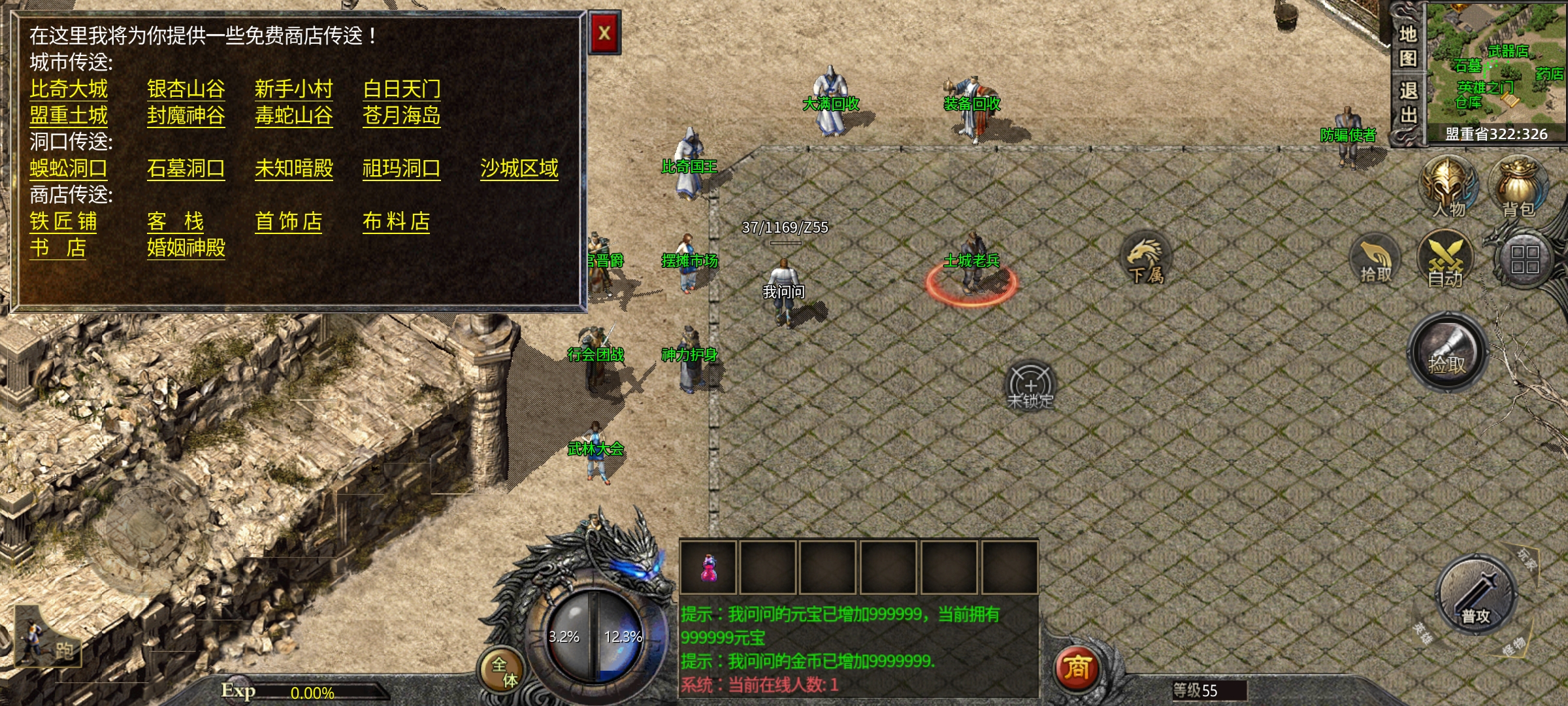The height and width of the screenshot is (706, 1568).
Task: Travel to 苍月海岛
Action: tap(401, 116)
